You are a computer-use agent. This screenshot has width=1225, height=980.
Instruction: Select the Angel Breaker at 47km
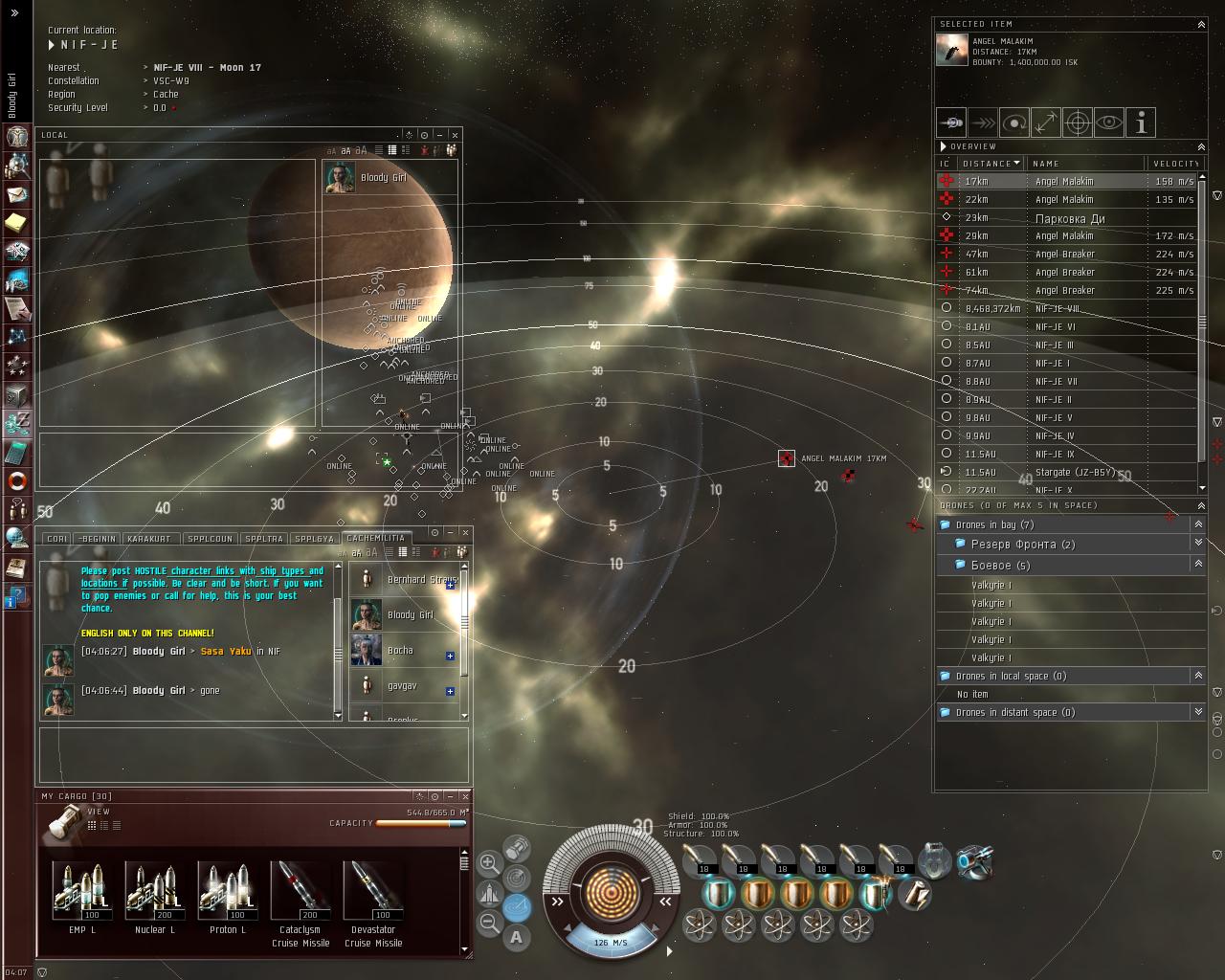[1067, 254]
